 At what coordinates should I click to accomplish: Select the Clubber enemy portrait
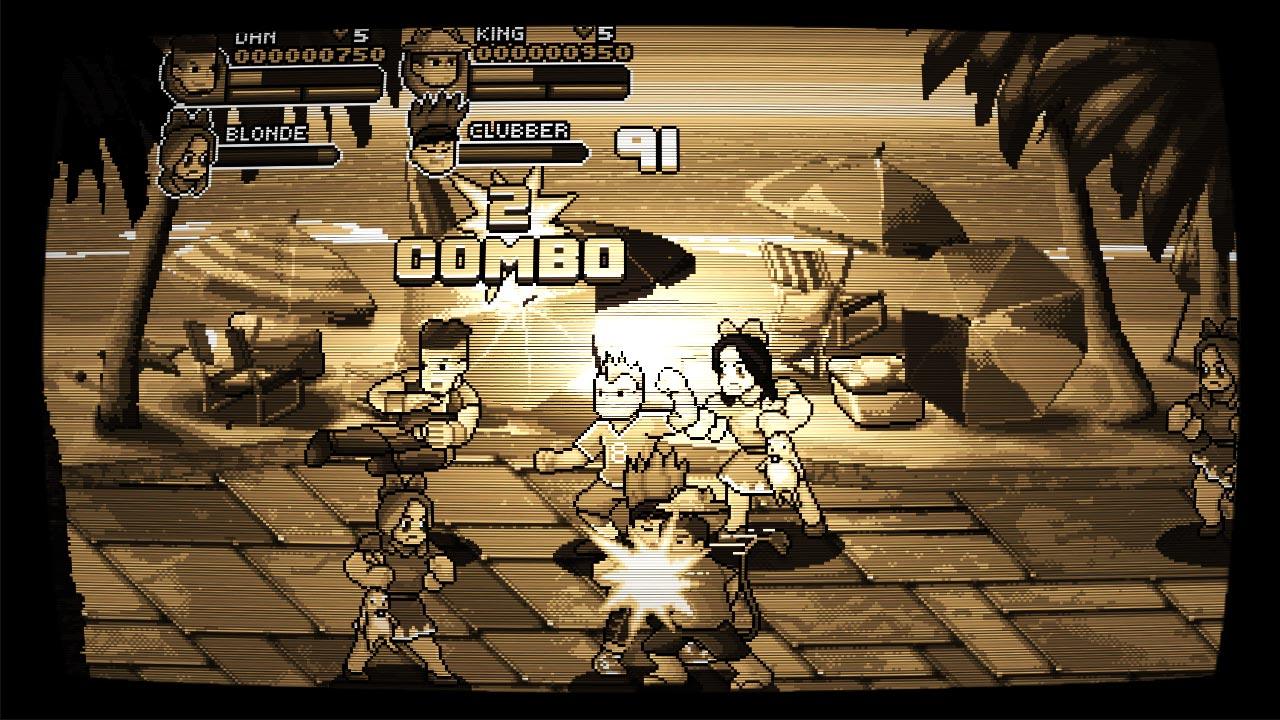(432, 145)
